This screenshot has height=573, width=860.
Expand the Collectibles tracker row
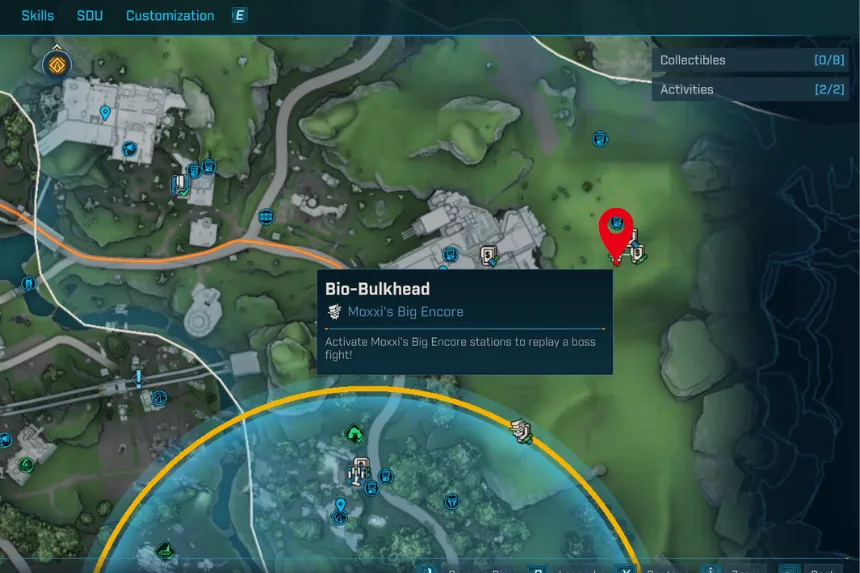pyautogui.click(x=750, y=60)
